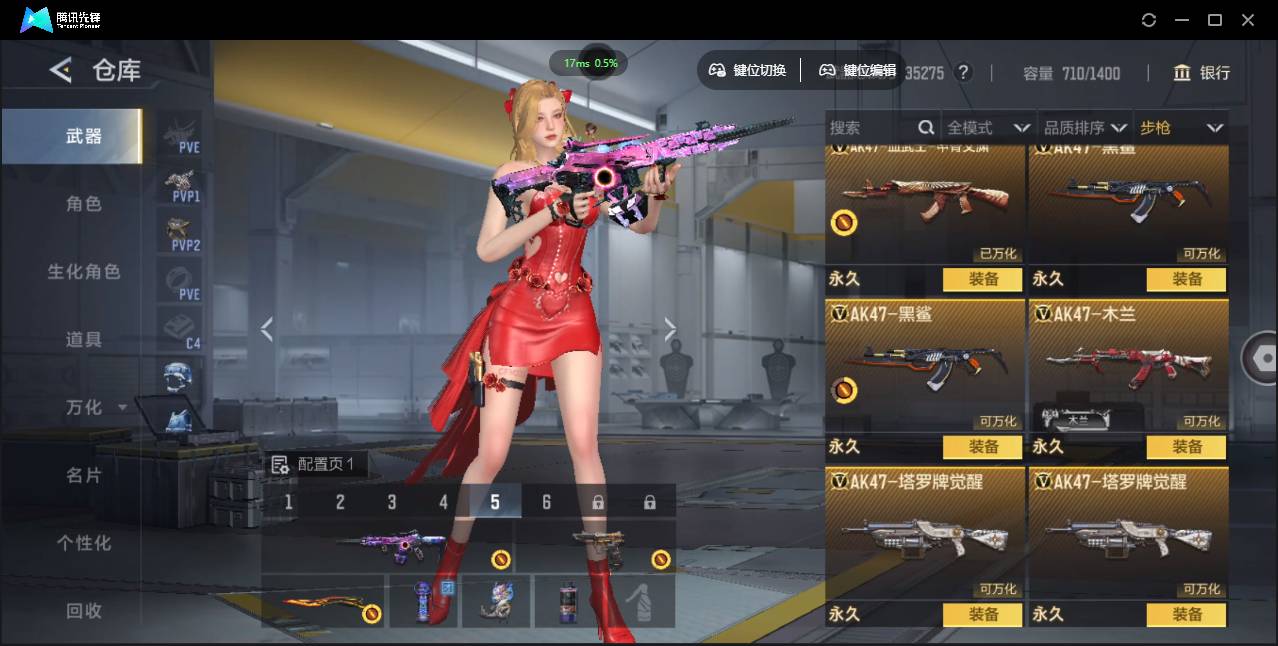This screenshot has width=1278, height=646.
Task: Switch to the 角色 character category
Action: [84, 204]
